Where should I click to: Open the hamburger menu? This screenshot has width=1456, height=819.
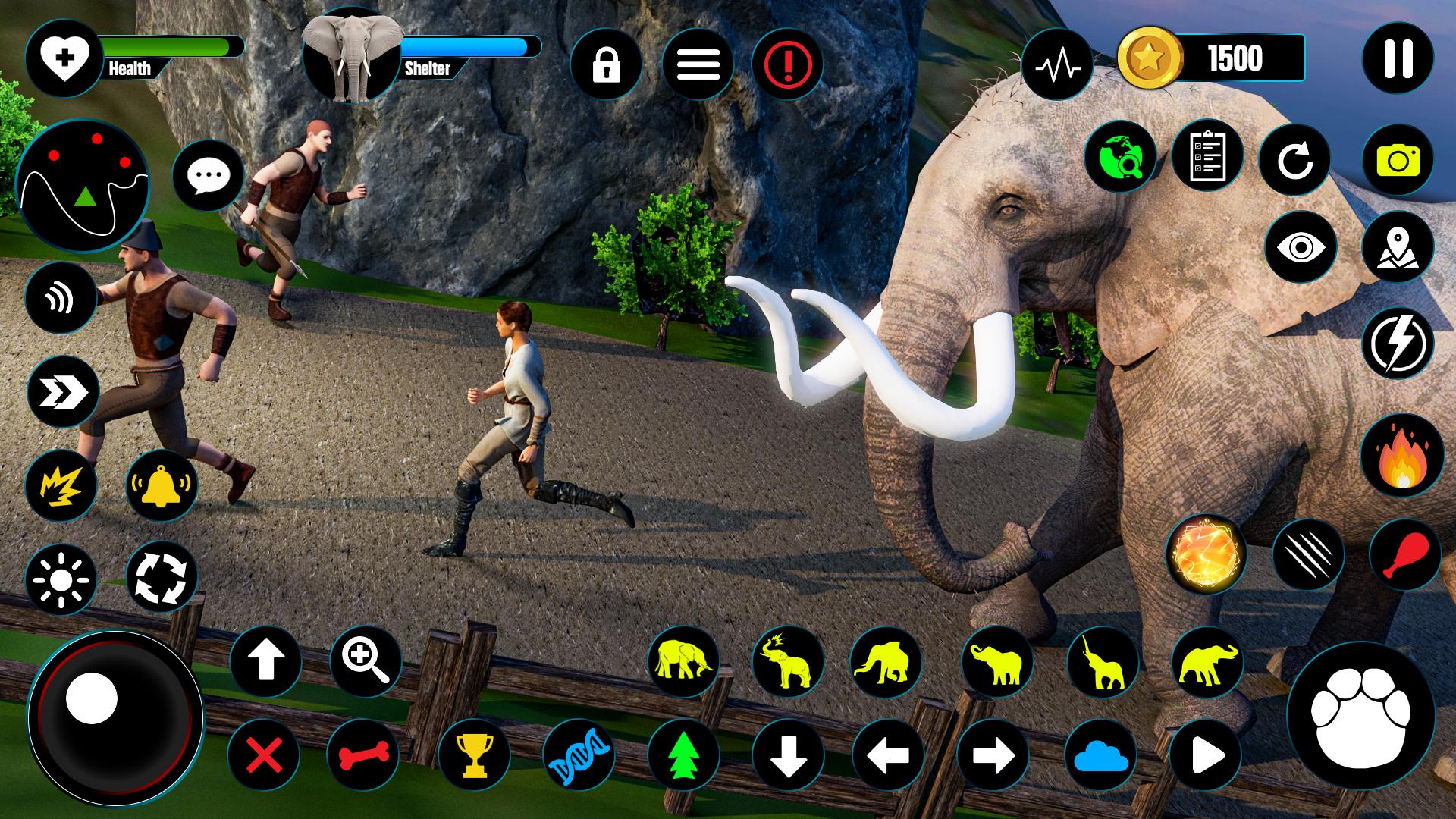[x=698, y=65]
